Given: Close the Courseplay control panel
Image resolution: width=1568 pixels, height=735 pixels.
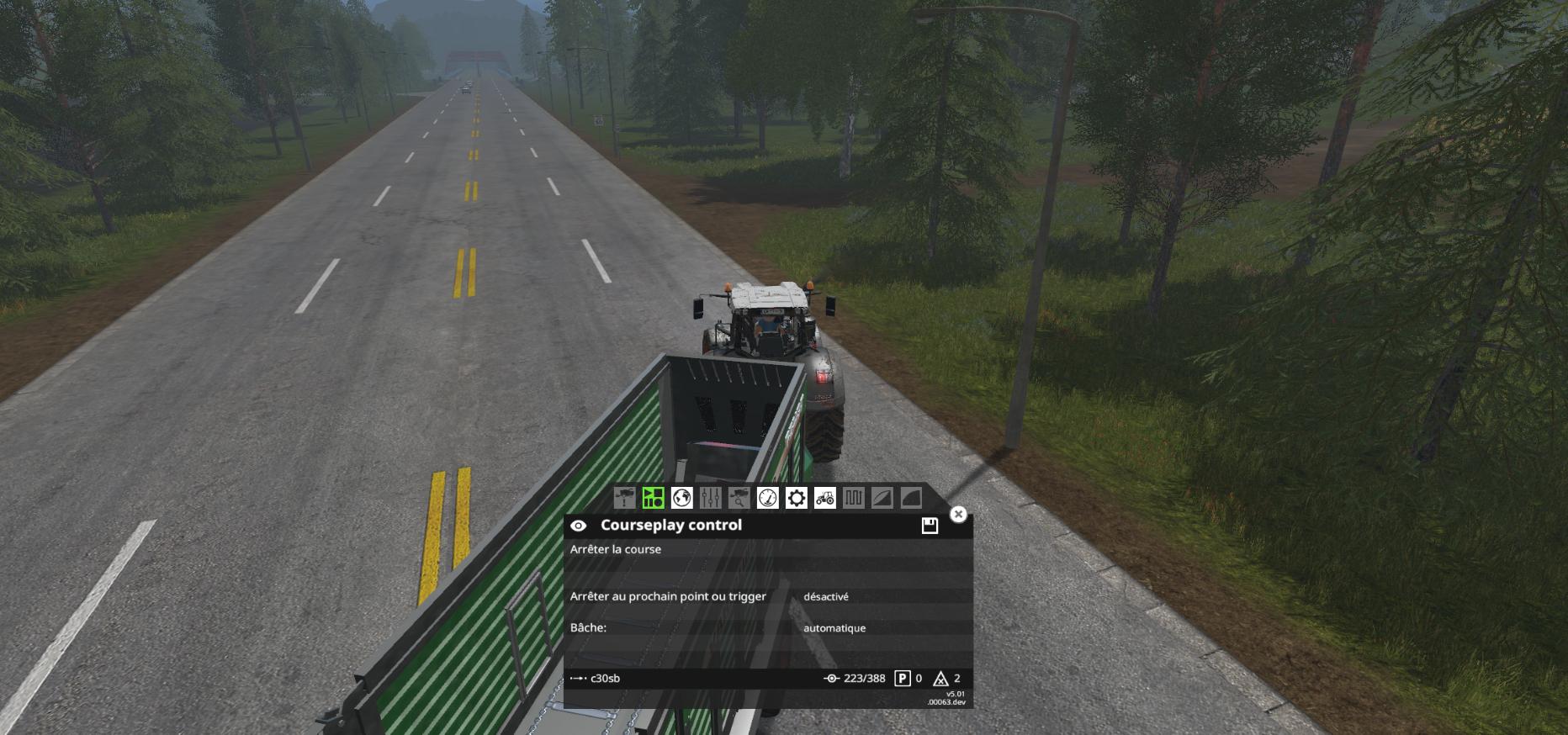Looking at the screenshot, I should tap(958, 514).
